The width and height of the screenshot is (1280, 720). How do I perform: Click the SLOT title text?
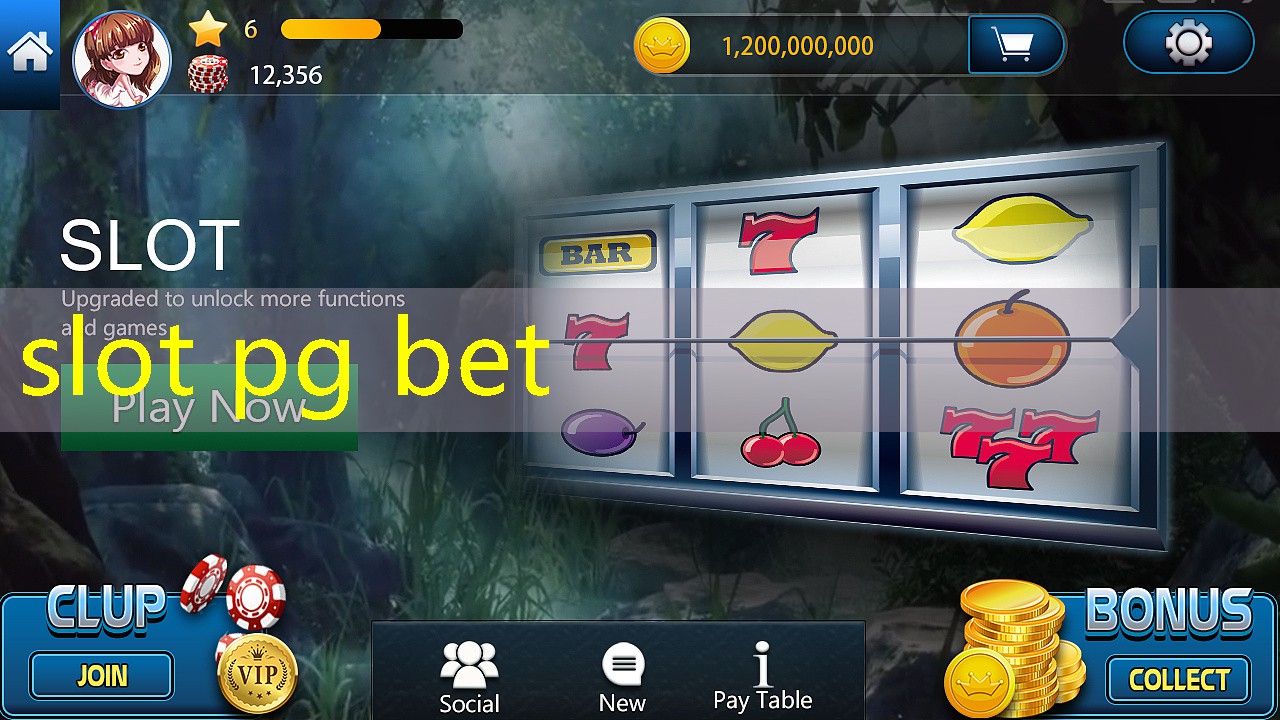click(x=146, y=243)
